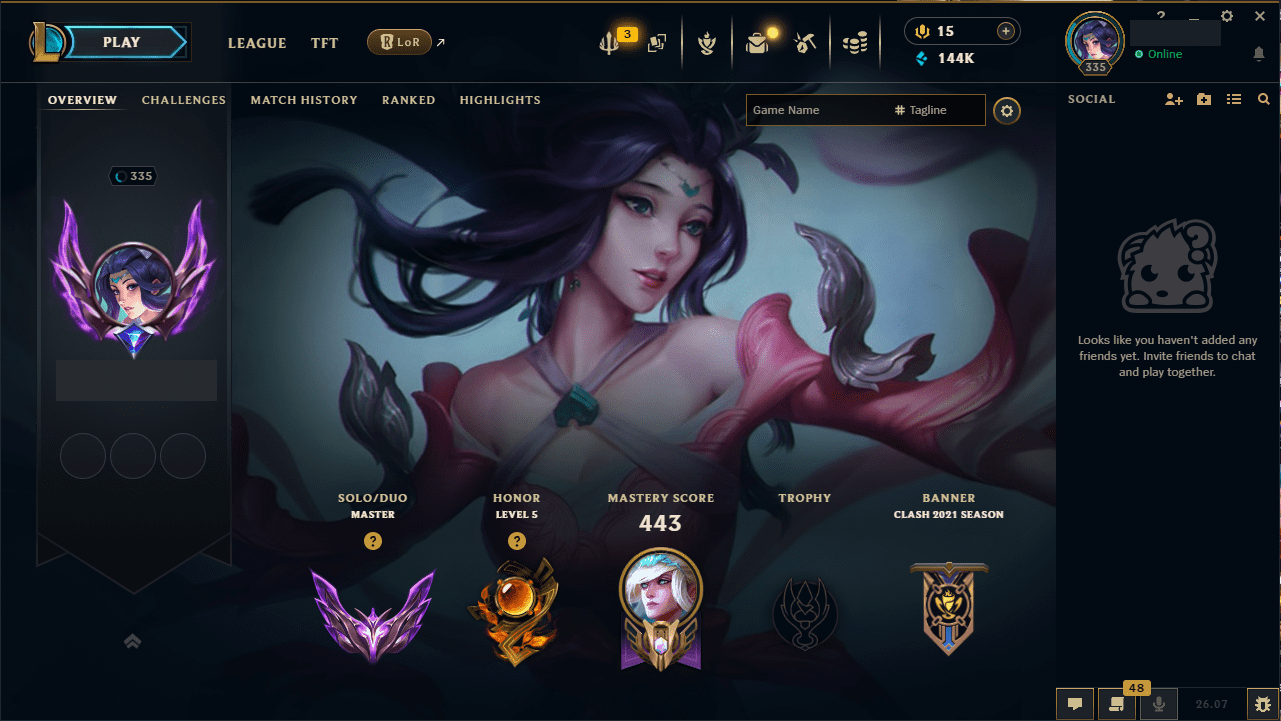1281x721 pixels.
Task: Open the missions scroll showing 48
Action: click(1115, 704)
